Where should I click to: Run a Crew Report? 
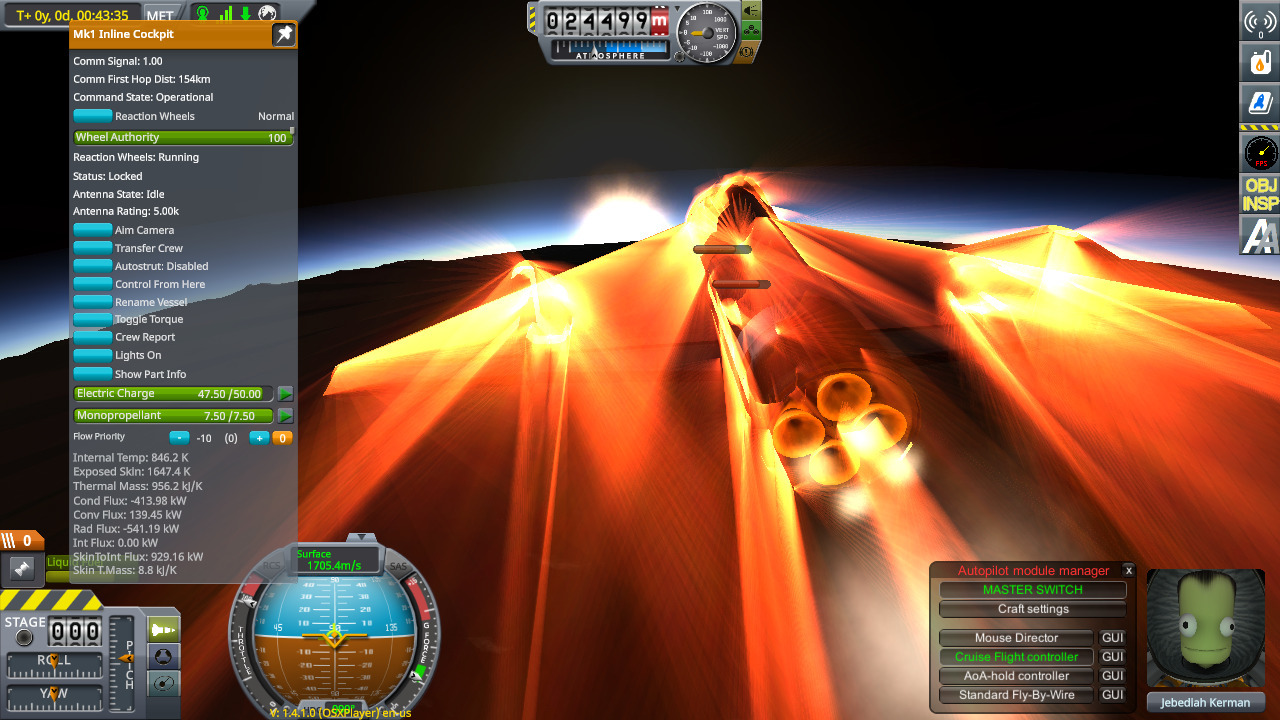(93, 338)
